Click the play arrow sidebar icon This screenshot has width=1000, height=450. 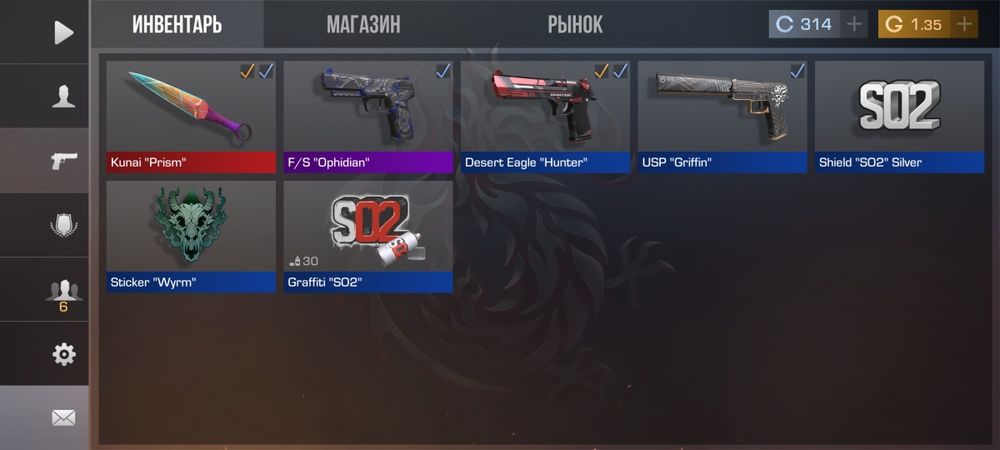click(x=63, y=32)
